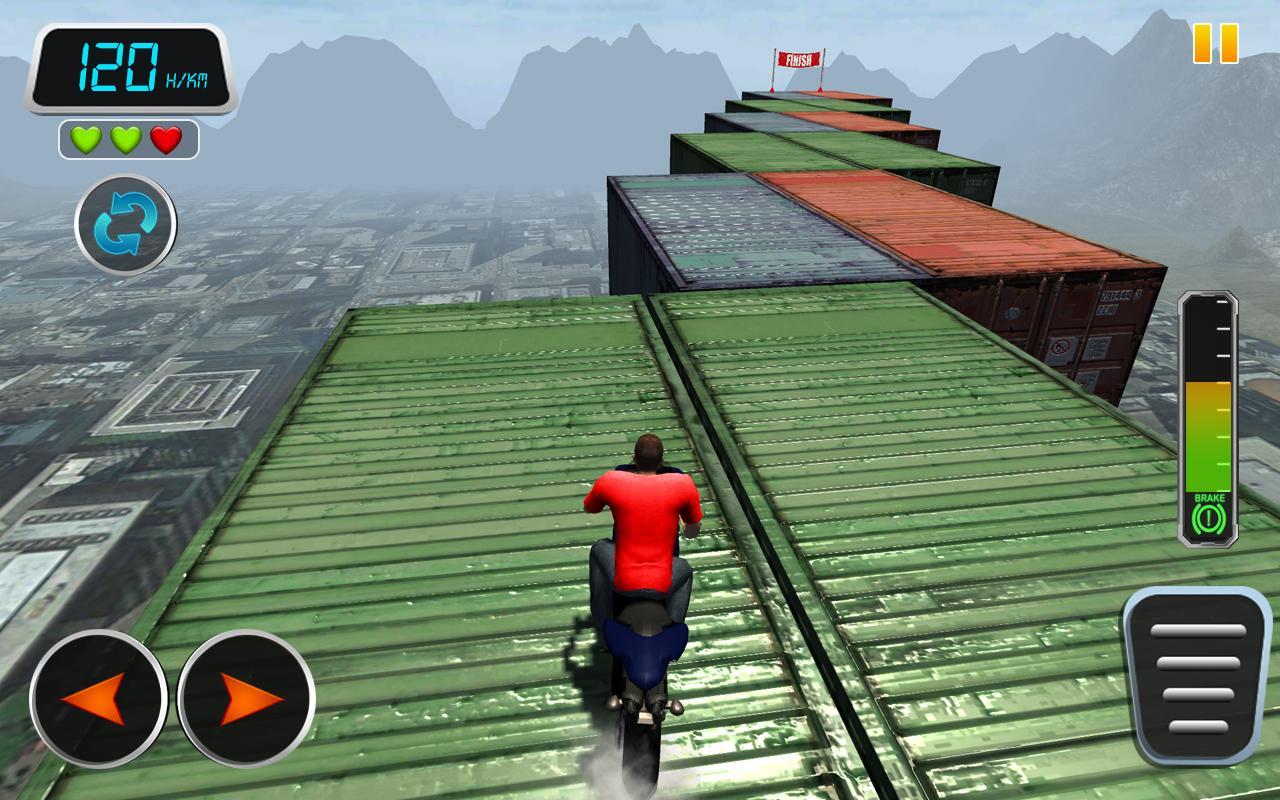Tap the FINISH banner in the distance

tap(798, 58)
